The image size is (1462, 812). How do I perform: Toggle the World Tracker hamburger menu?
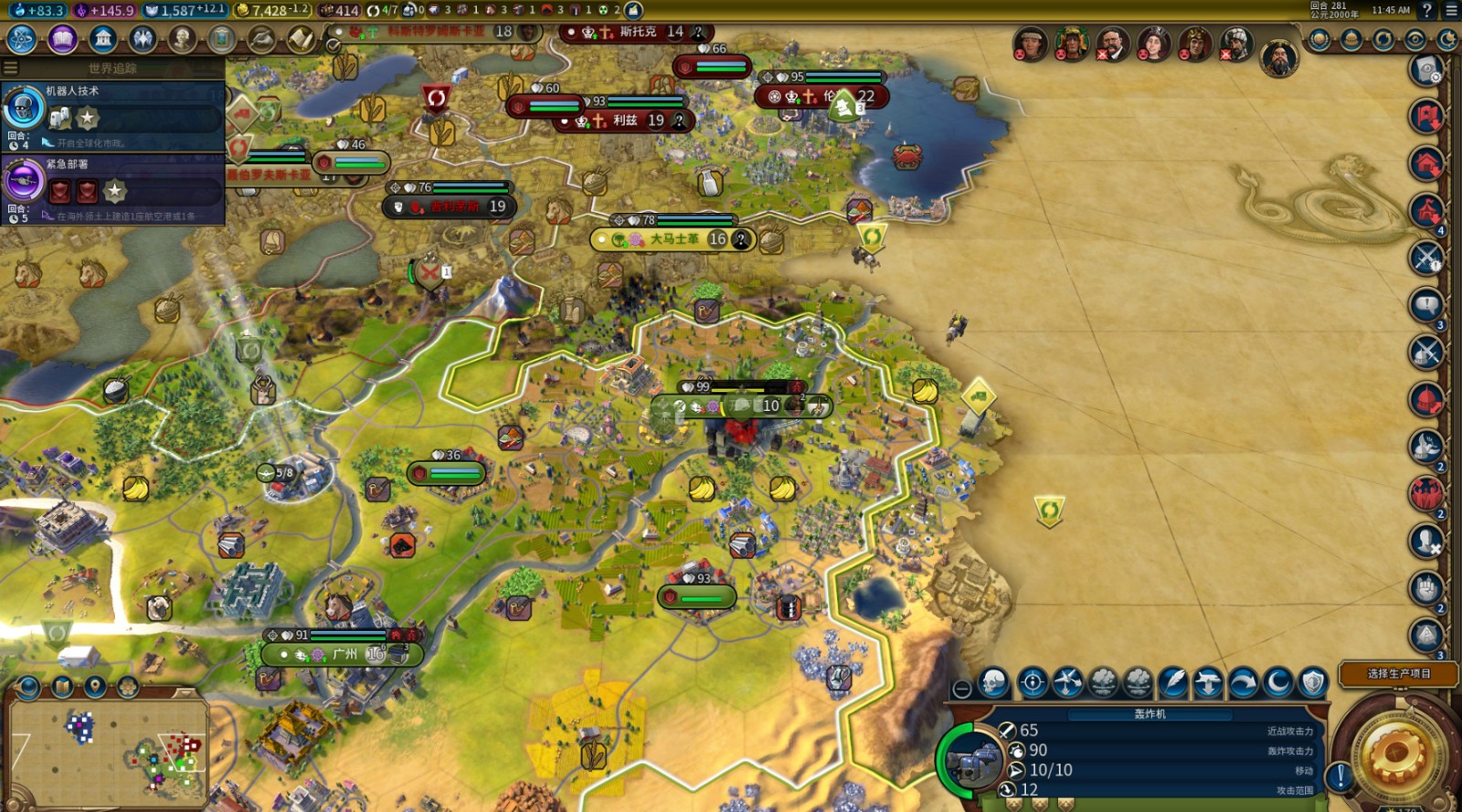click(x=11, y=68)
